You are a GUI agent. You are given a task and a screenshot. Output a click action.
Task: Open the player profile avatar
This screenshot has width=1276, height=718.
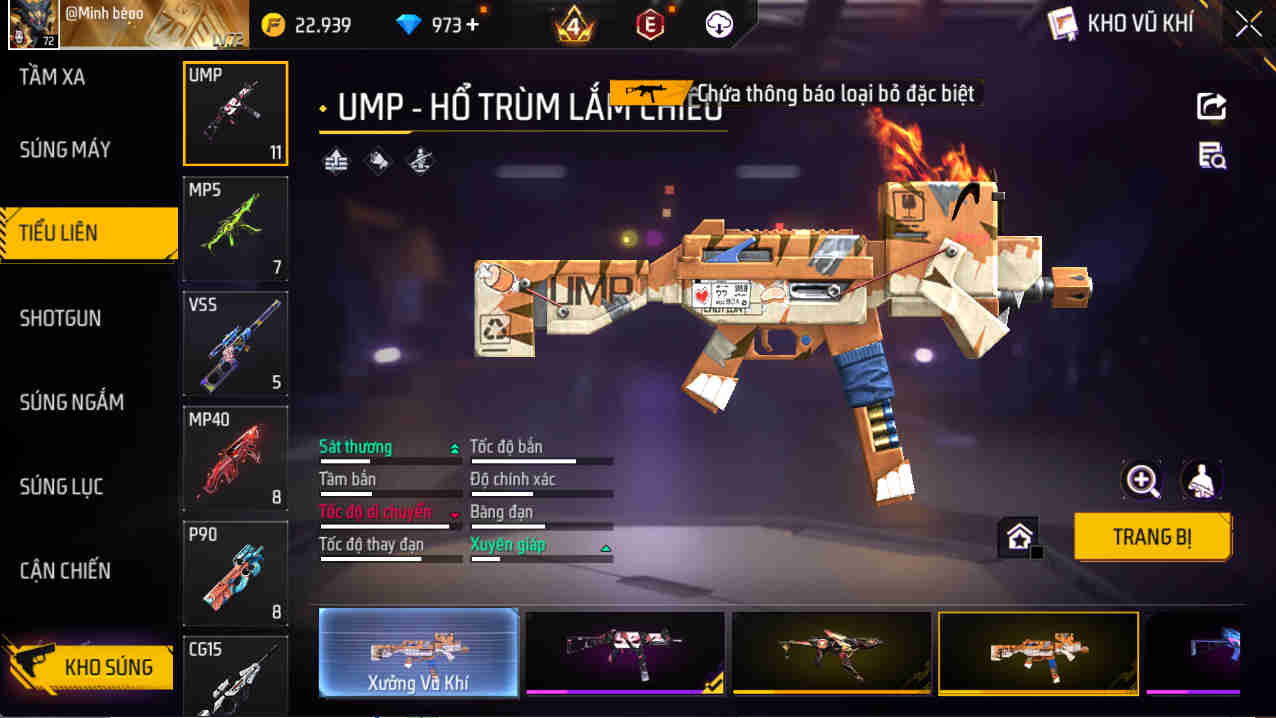click(x=33, y=25)
